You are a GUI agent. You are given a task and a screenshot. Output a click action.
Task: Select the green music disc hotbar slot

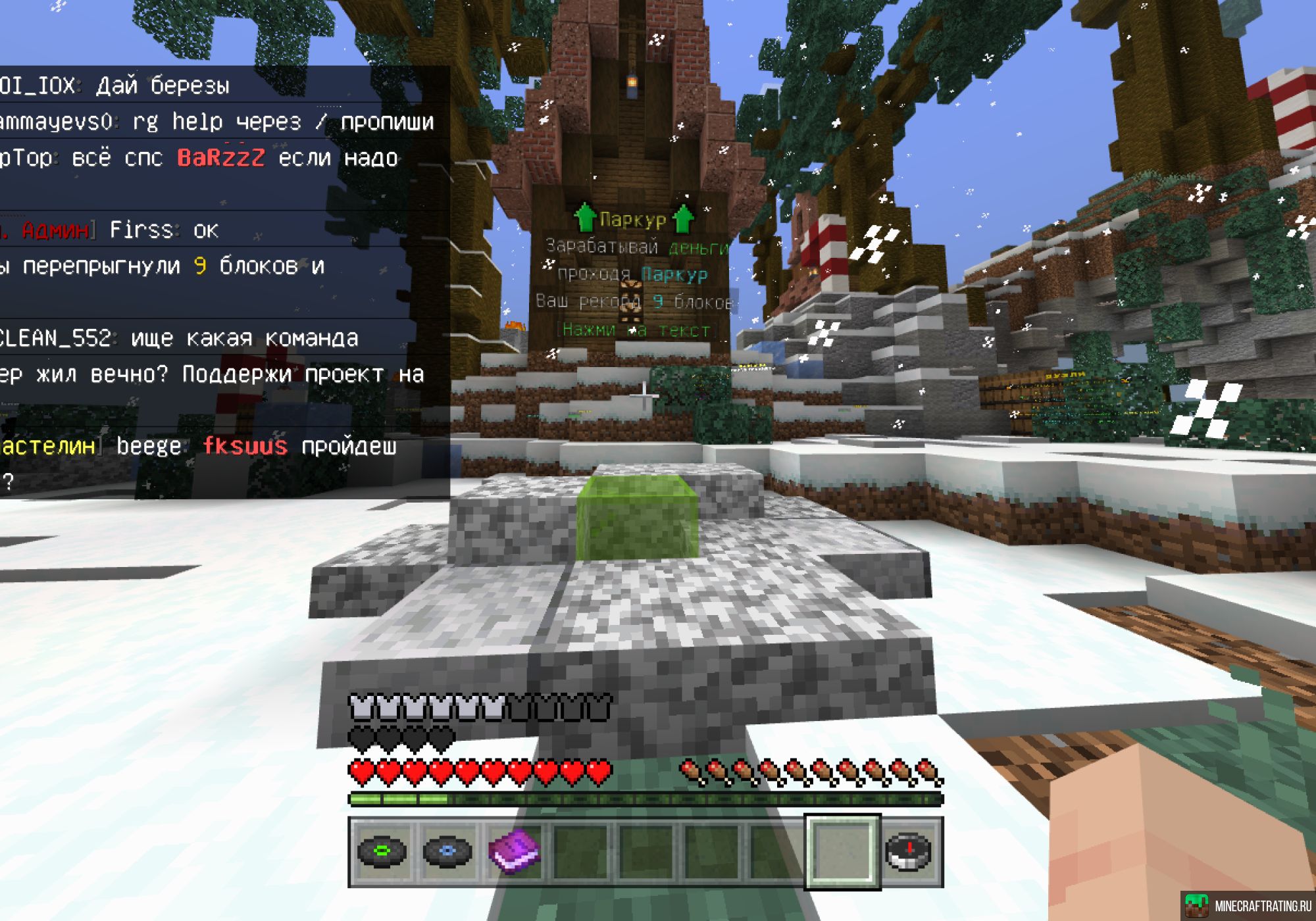(382, 851)
